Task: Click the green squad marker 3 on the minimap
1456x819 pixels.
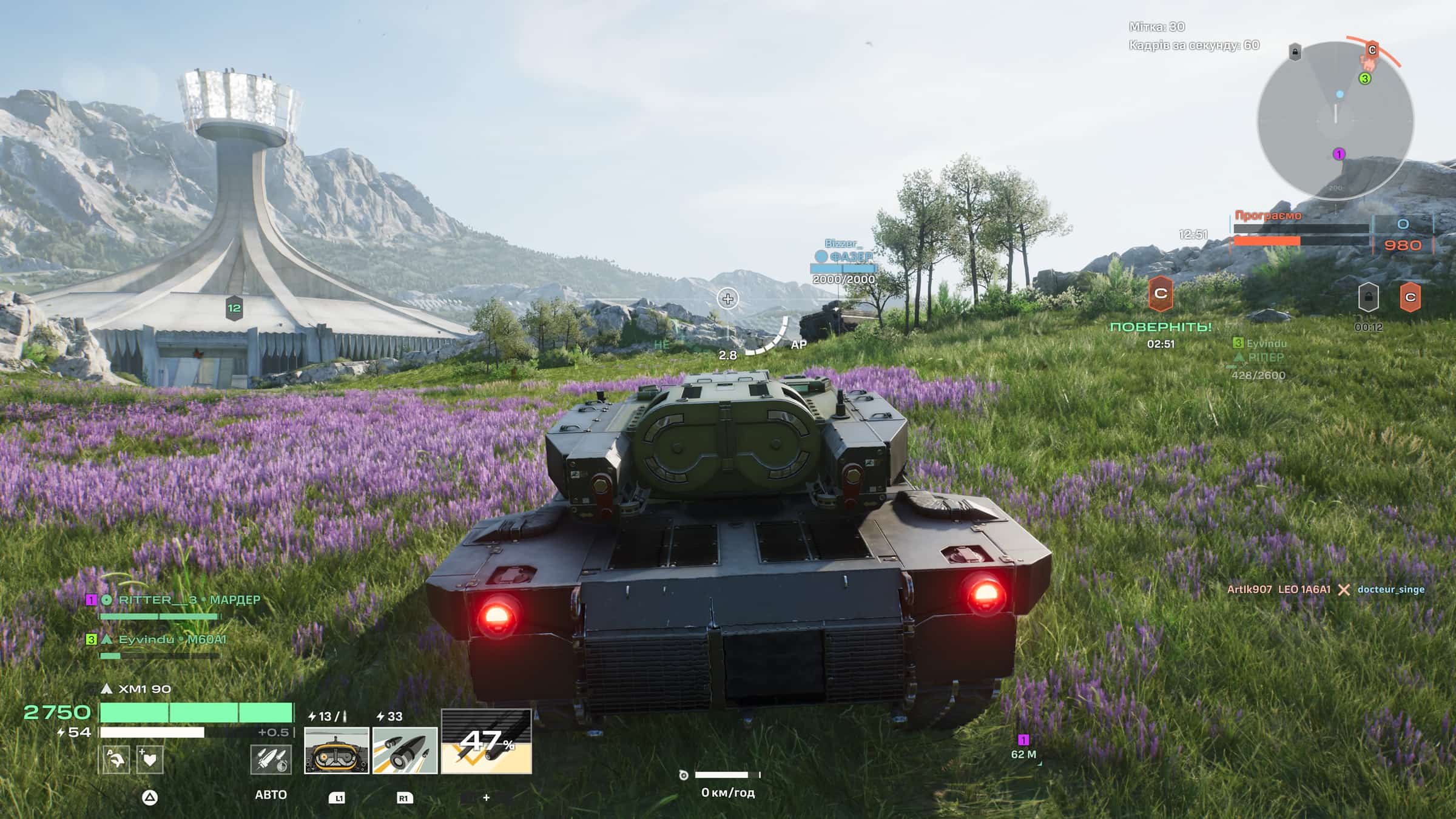Action: tap(1364, 78)
